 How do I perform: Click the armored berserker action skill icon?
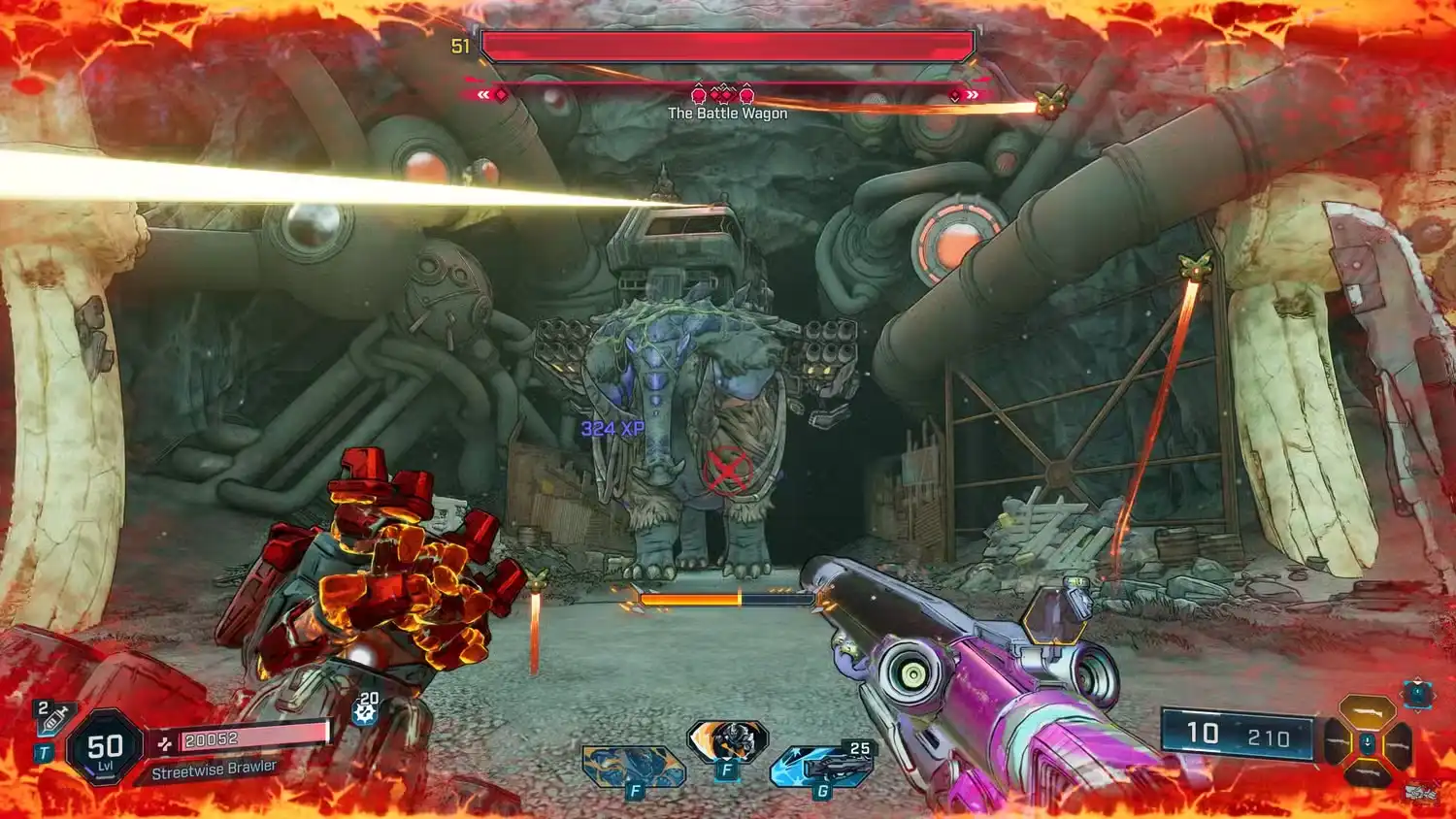[727, 742]
